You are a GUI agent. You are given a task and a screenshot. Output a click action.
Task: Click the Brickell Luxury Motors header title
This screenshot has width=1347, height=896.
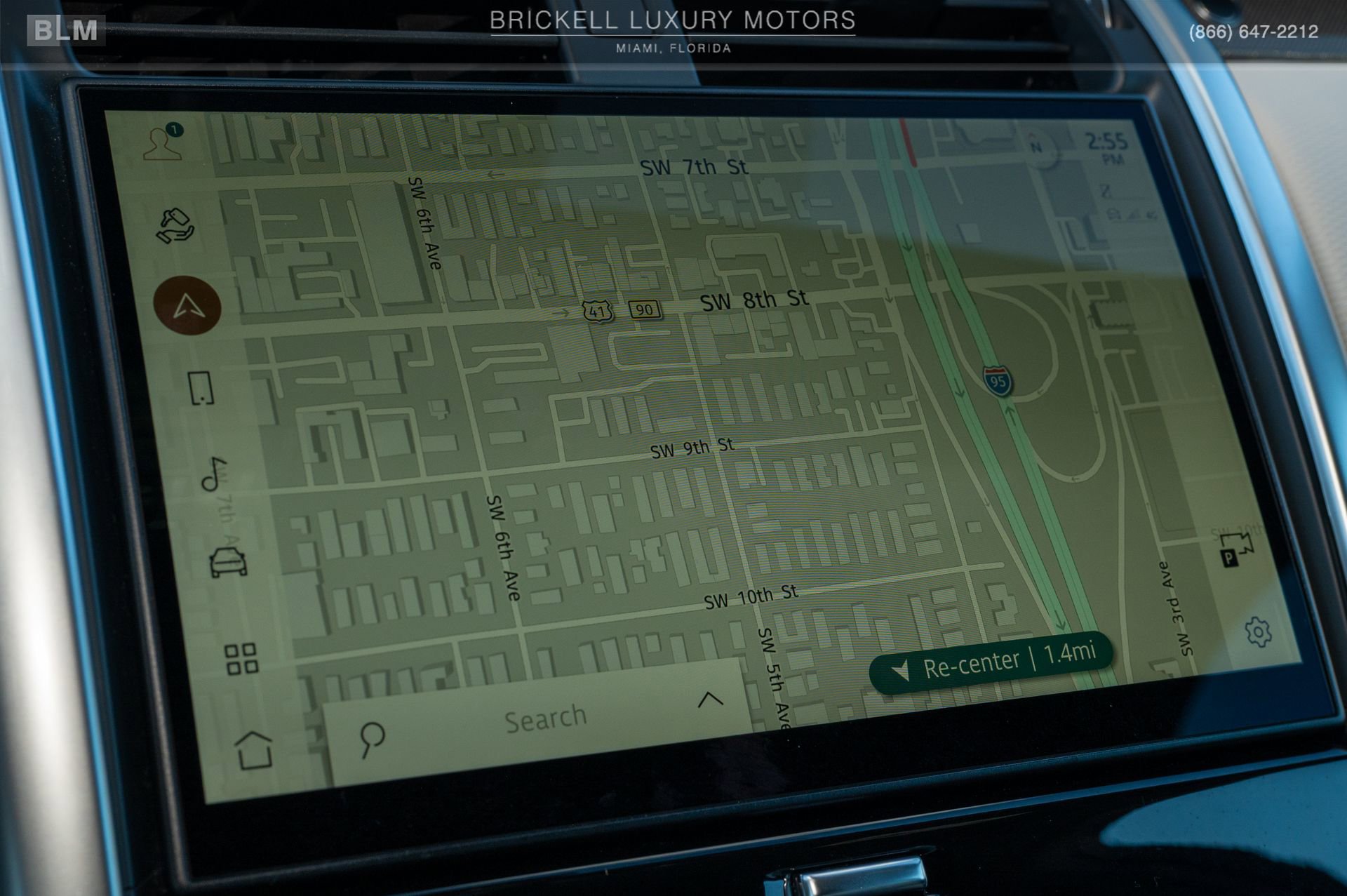(672, 21)
